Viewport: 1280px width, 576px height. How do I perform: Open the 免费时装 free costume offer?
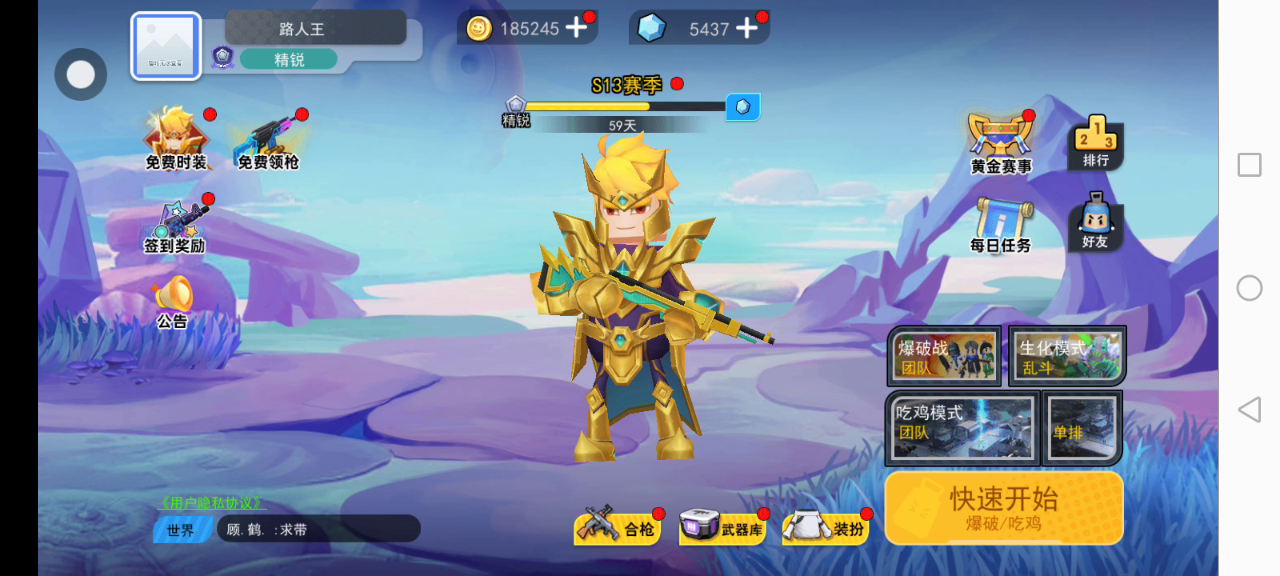[x=177, y=140]
